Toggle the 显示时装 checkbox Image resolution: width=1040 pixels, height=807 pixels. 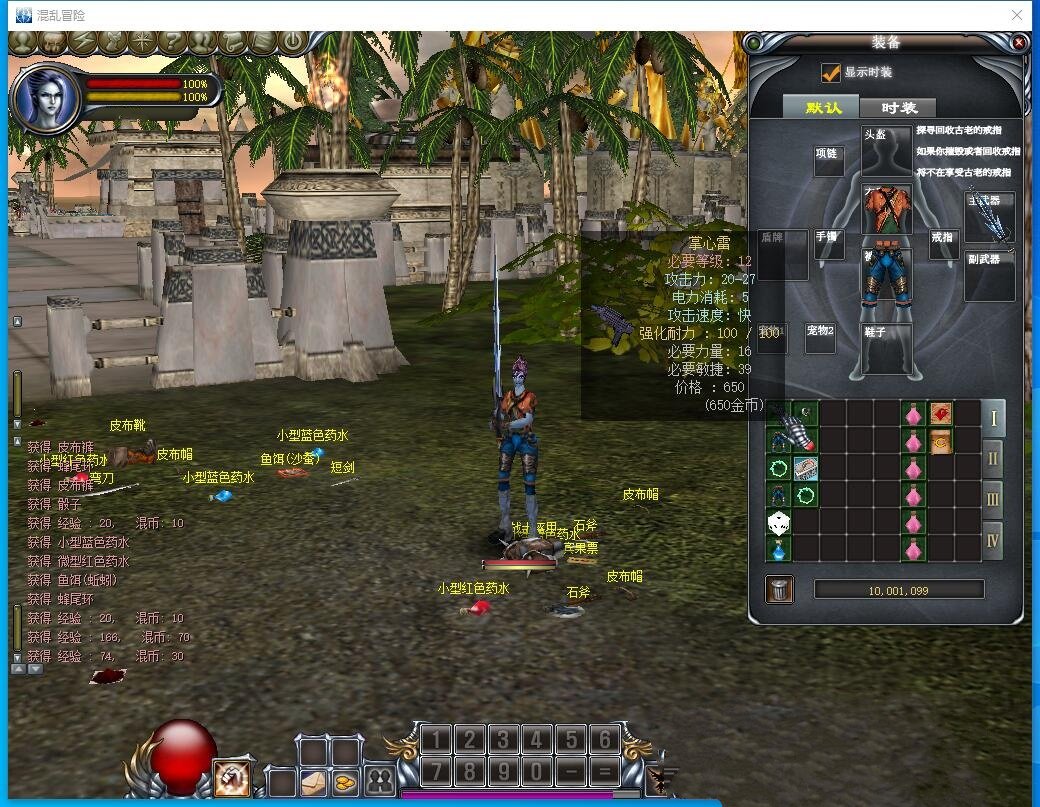click(x=830, y=73)
